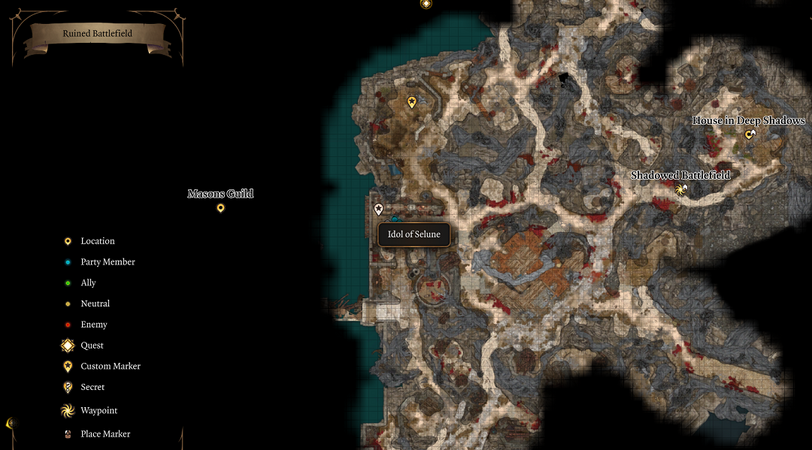Select the House in Deep Shadows marker

[x=749, y=134]
